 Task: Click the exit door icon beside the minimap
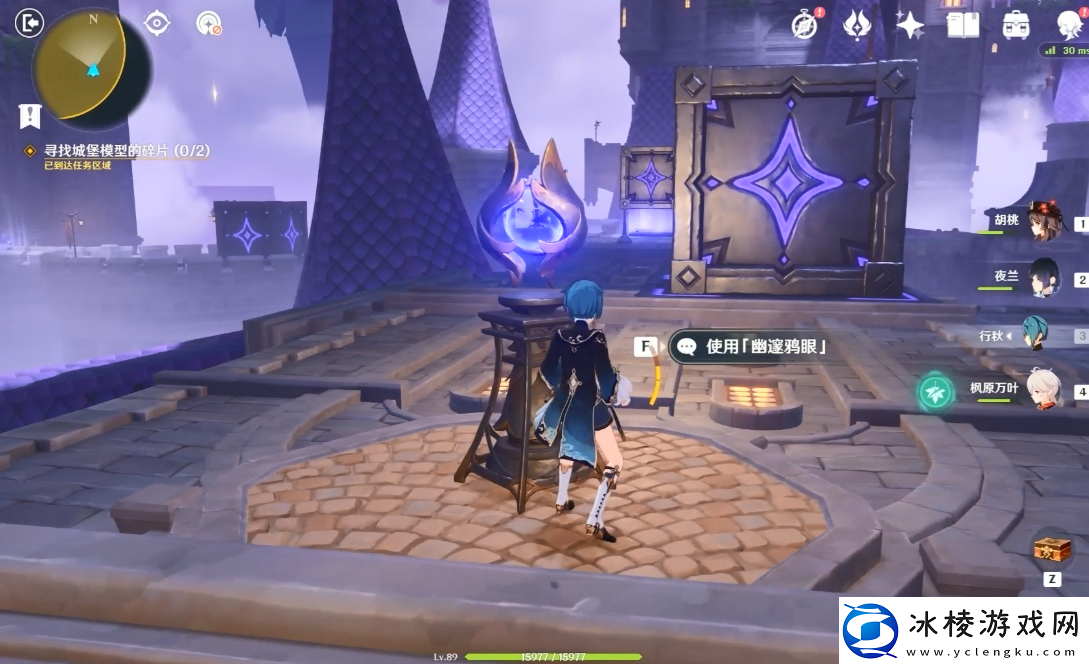click(x=31, y=21)
